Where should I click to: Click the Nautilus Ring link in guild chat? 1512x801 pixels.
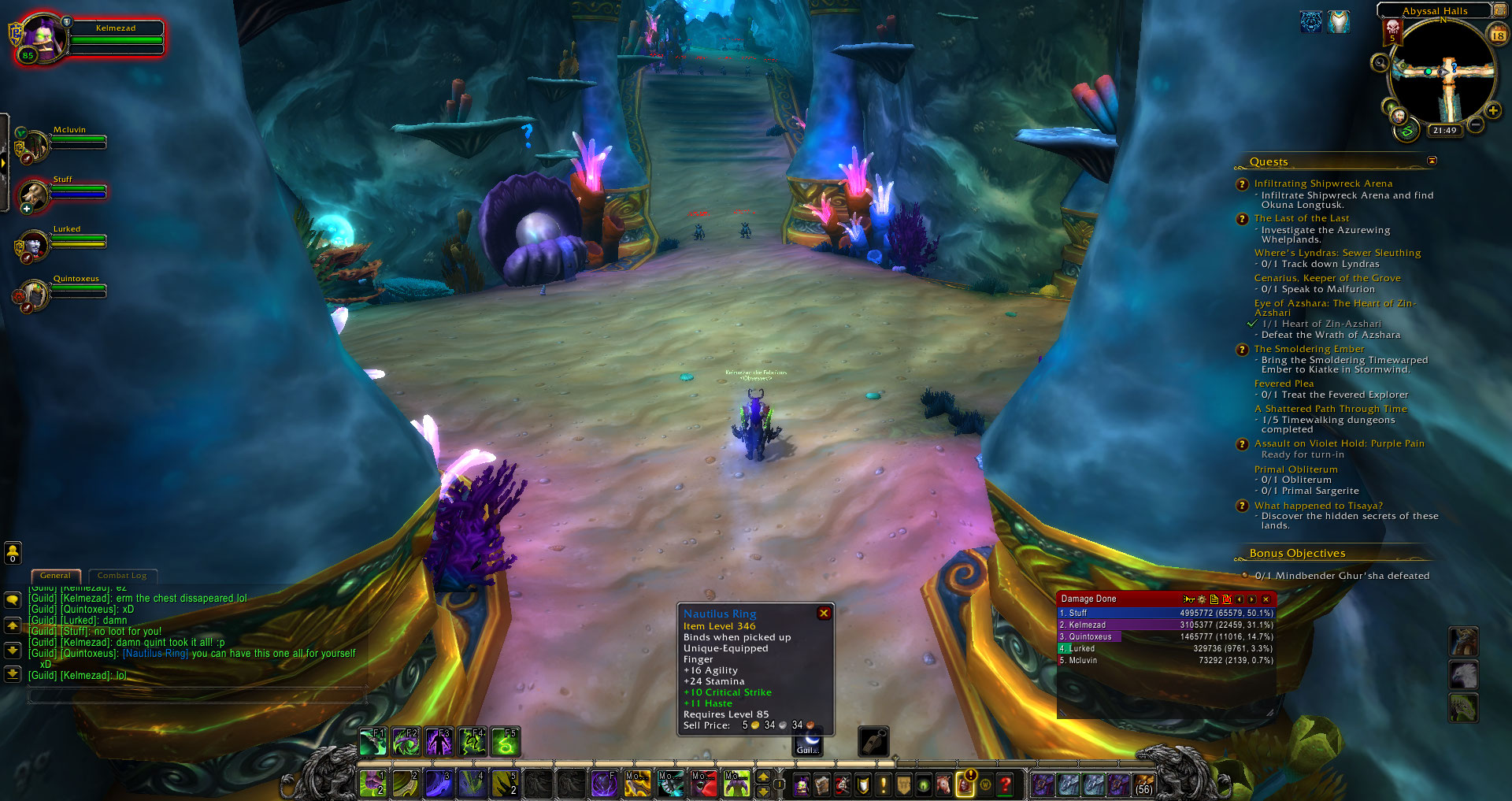click(x=155, y=654)
